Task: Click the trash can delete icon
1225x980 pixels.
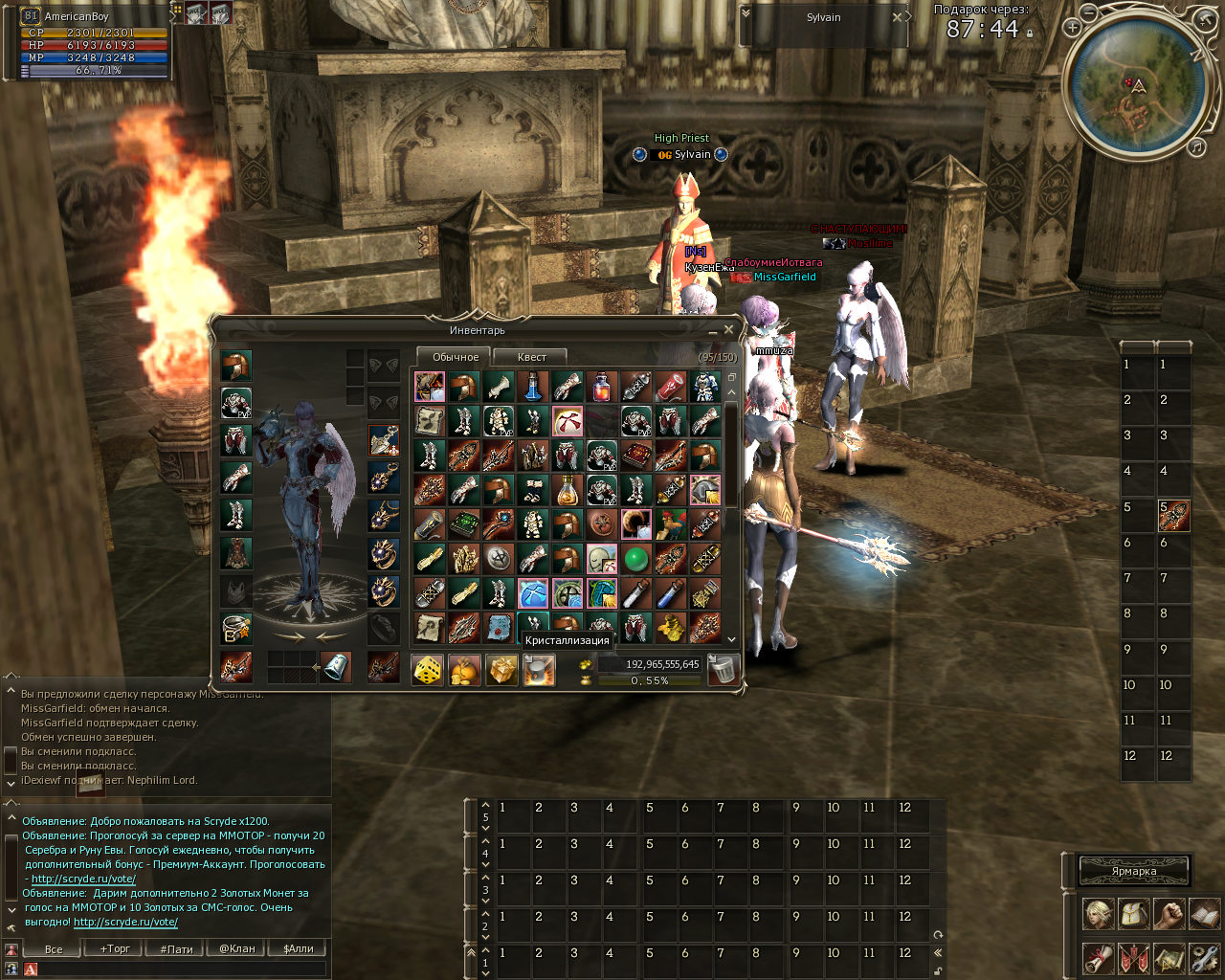Action: (x=724, y=670)
